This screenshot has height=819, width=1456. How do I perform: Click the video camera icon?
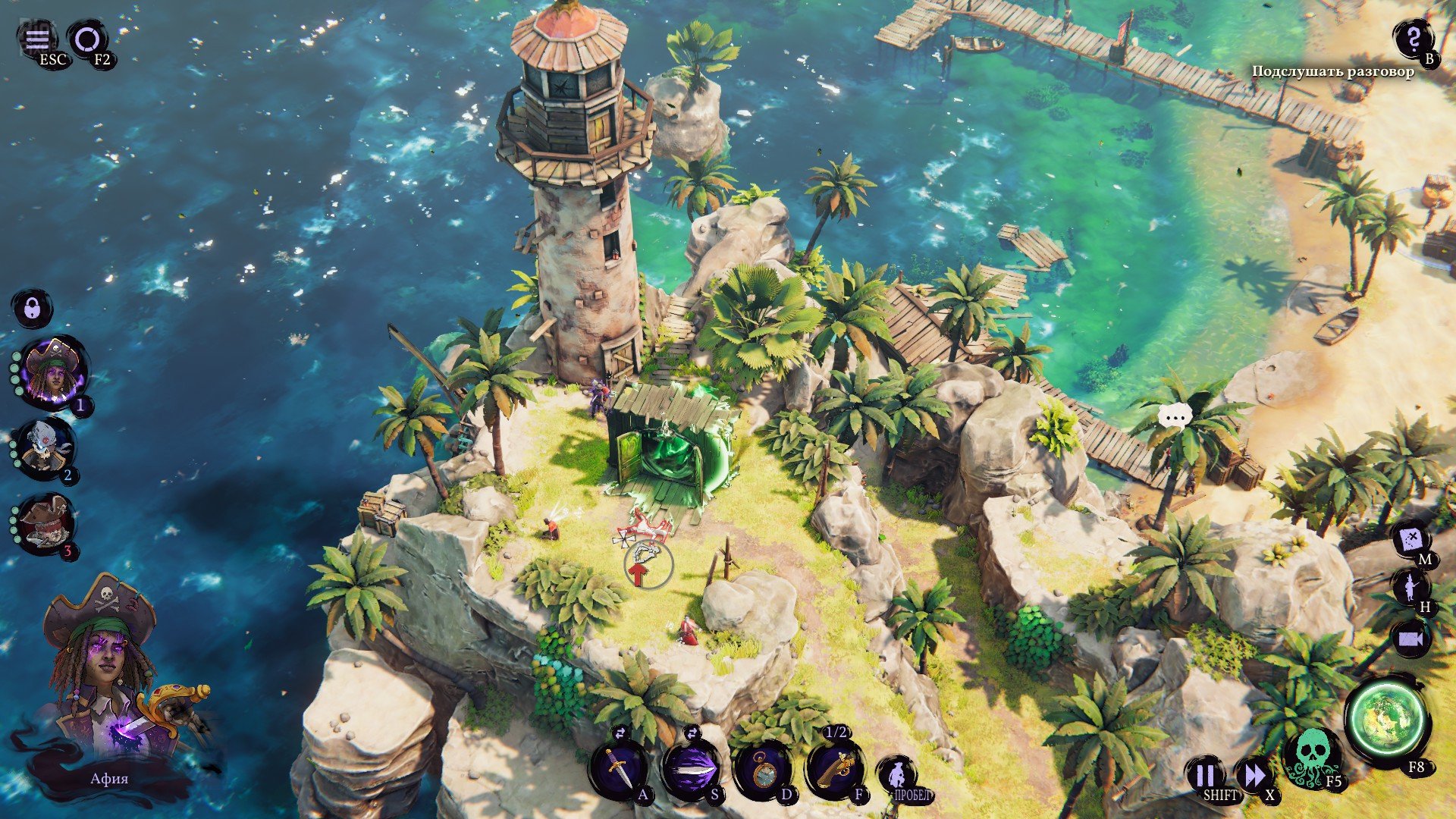[1410, 639]
